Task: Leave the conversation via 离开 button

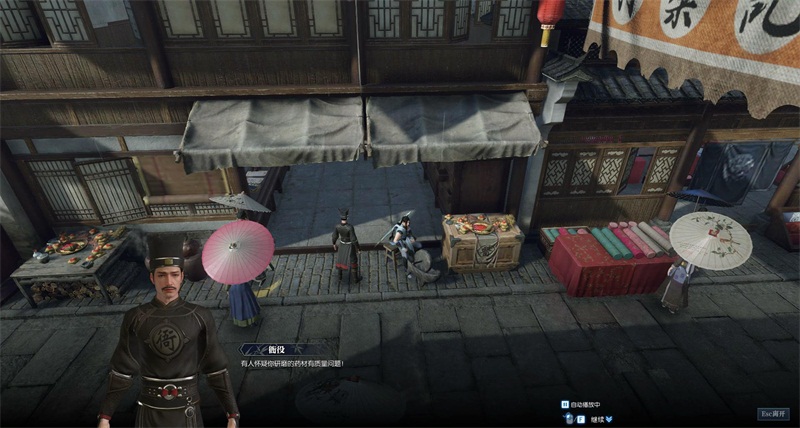Action: point(774,413)
